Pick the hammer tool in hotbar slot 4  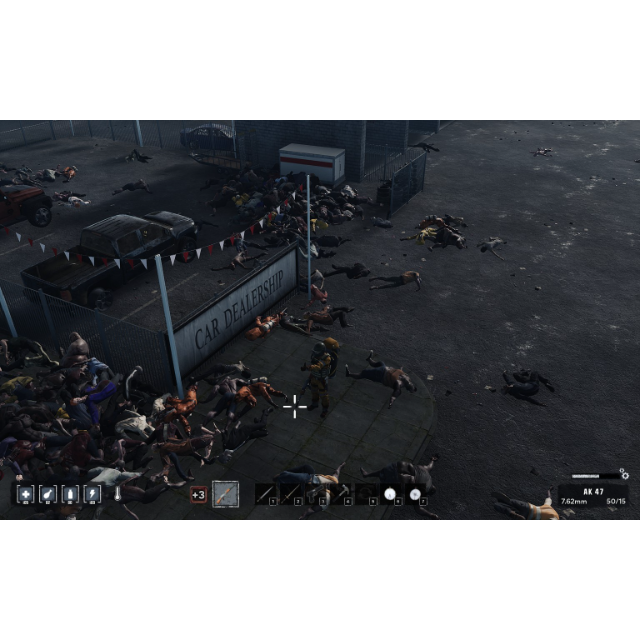coord(341,494)
